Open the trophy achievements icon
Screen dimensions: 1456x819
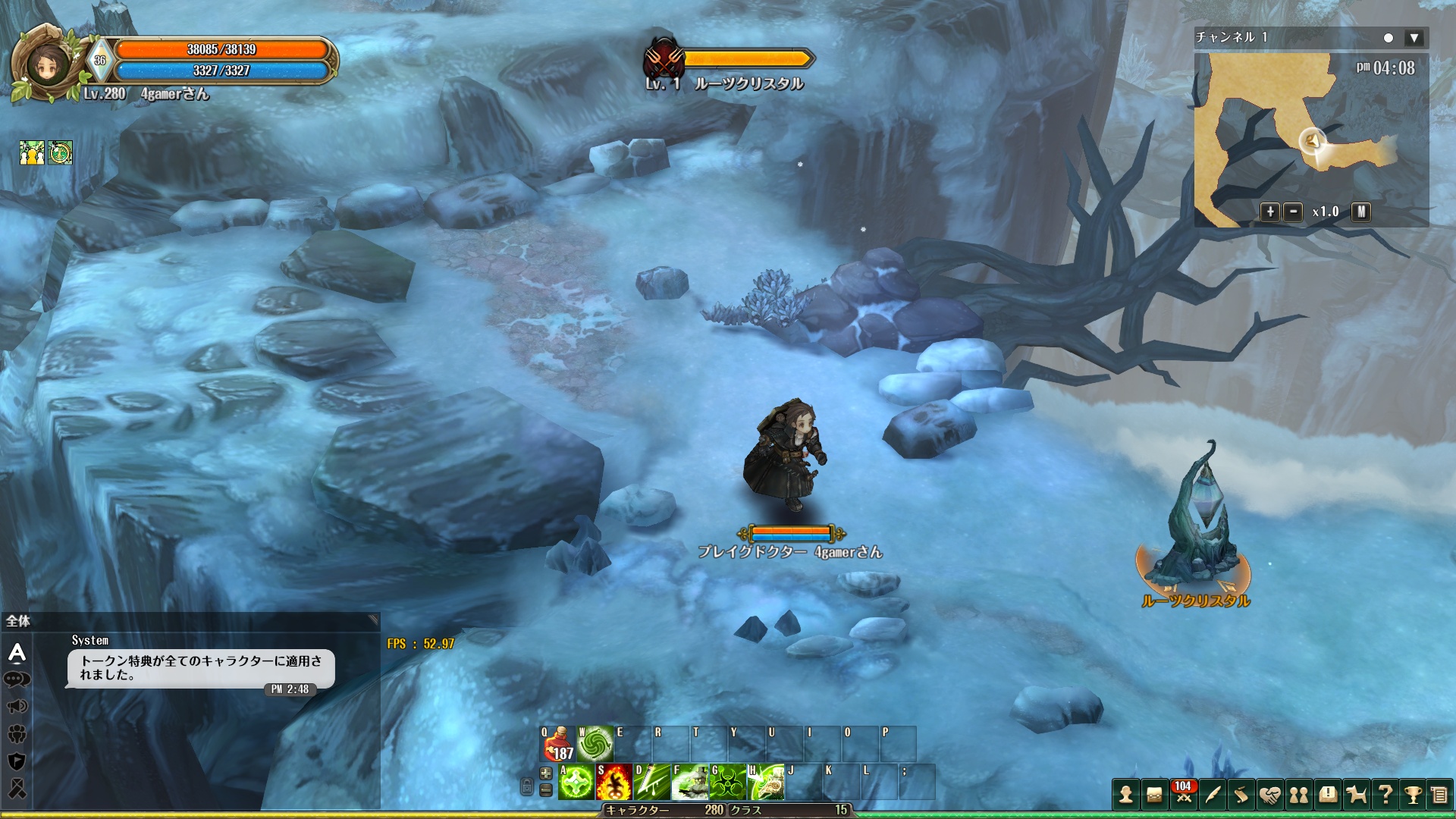[1412, 795]
